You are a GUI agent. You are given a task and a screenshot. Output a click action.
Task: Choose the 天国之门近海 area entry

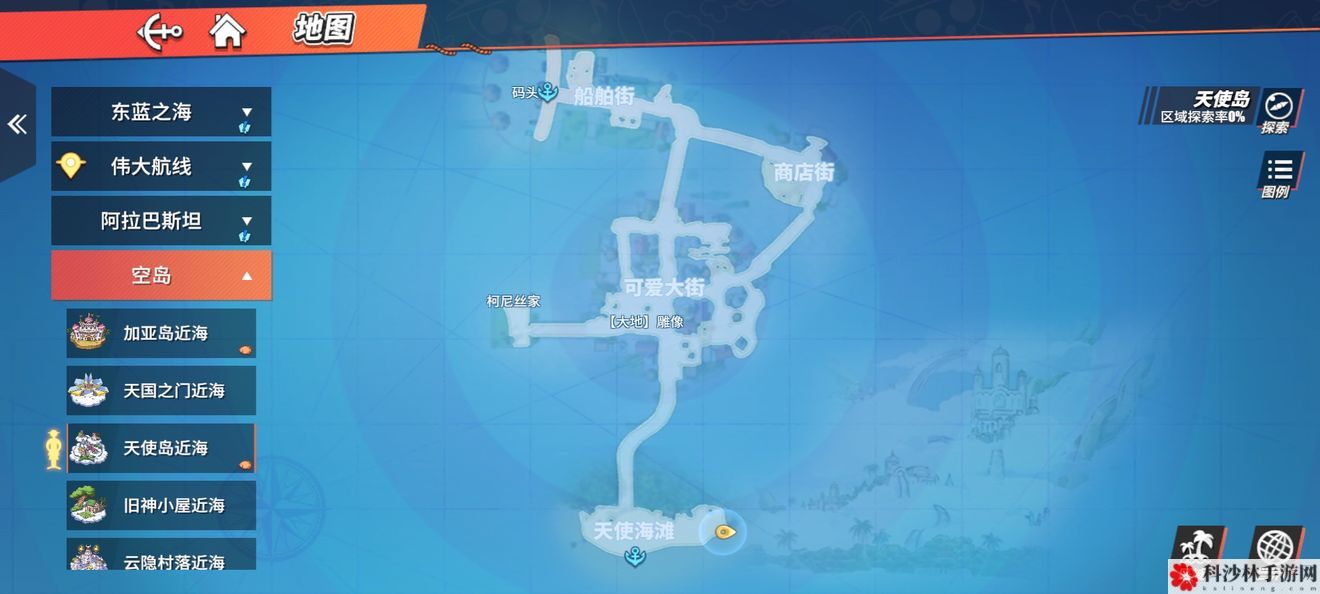tap(161, 390)
